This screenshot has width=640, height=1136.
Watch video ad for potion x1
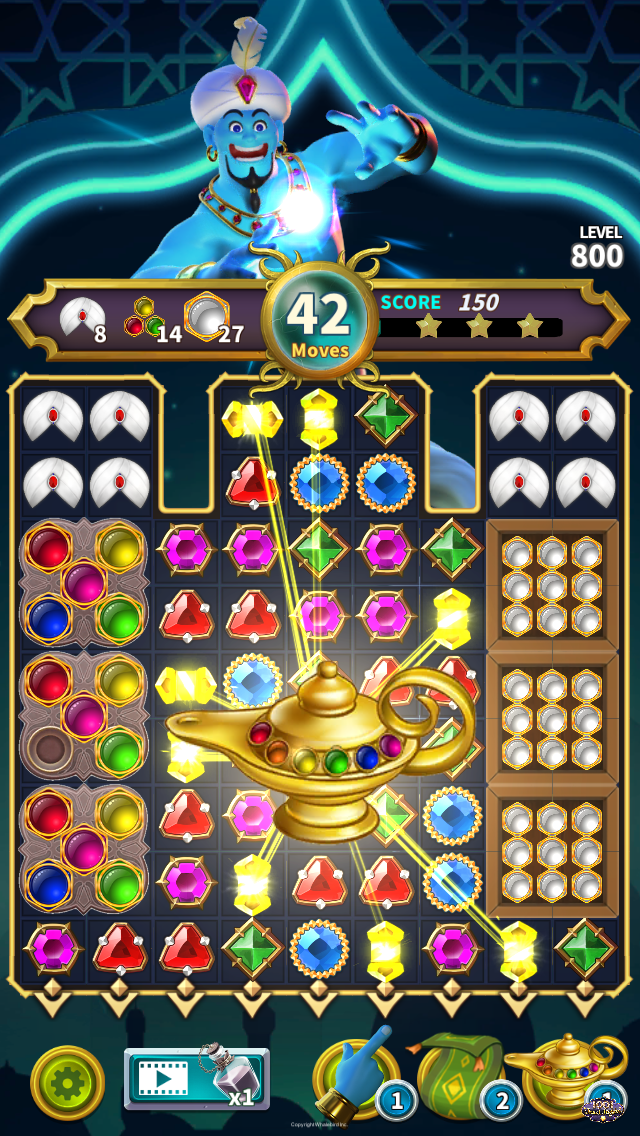196,1078
